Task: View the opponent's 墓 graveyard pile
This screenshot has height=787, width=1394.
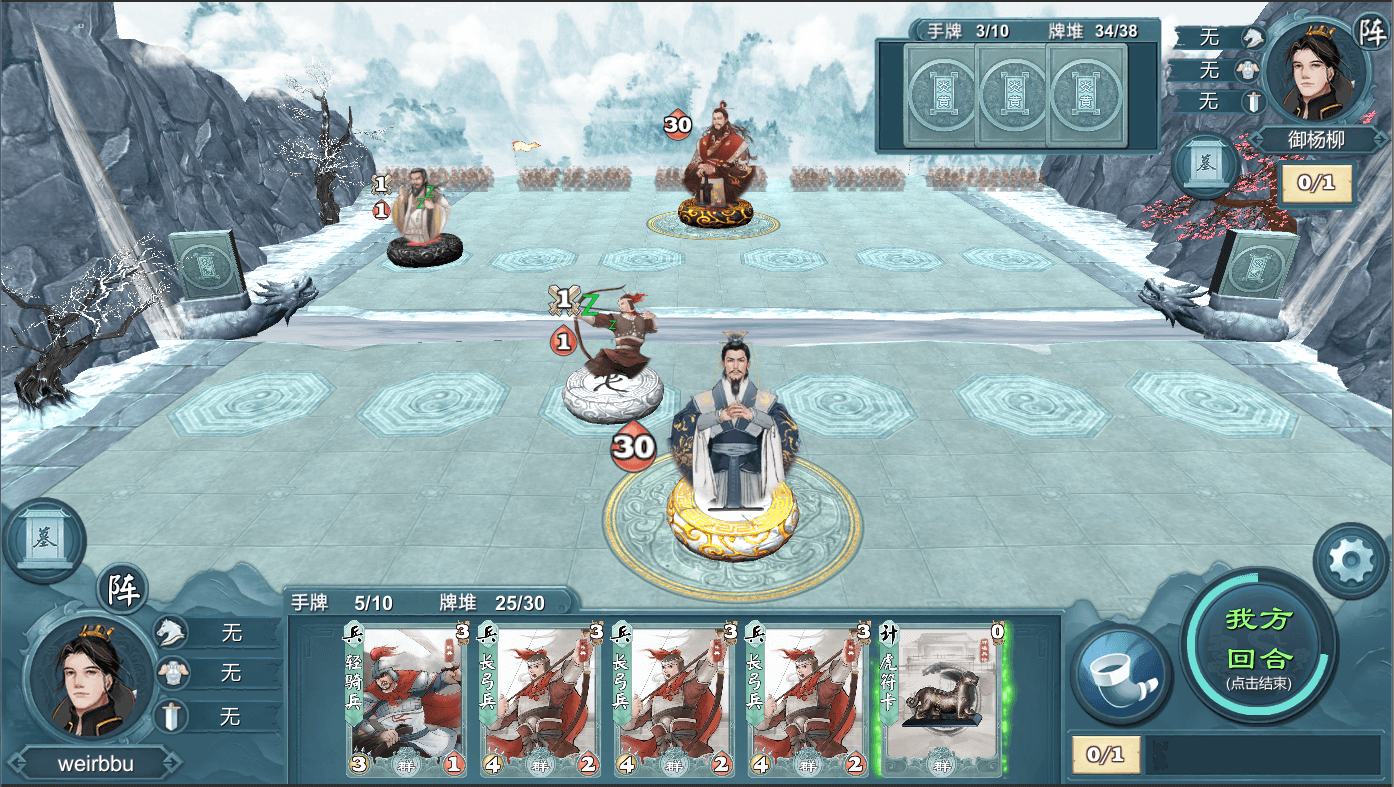Action: click(1207, 166)
